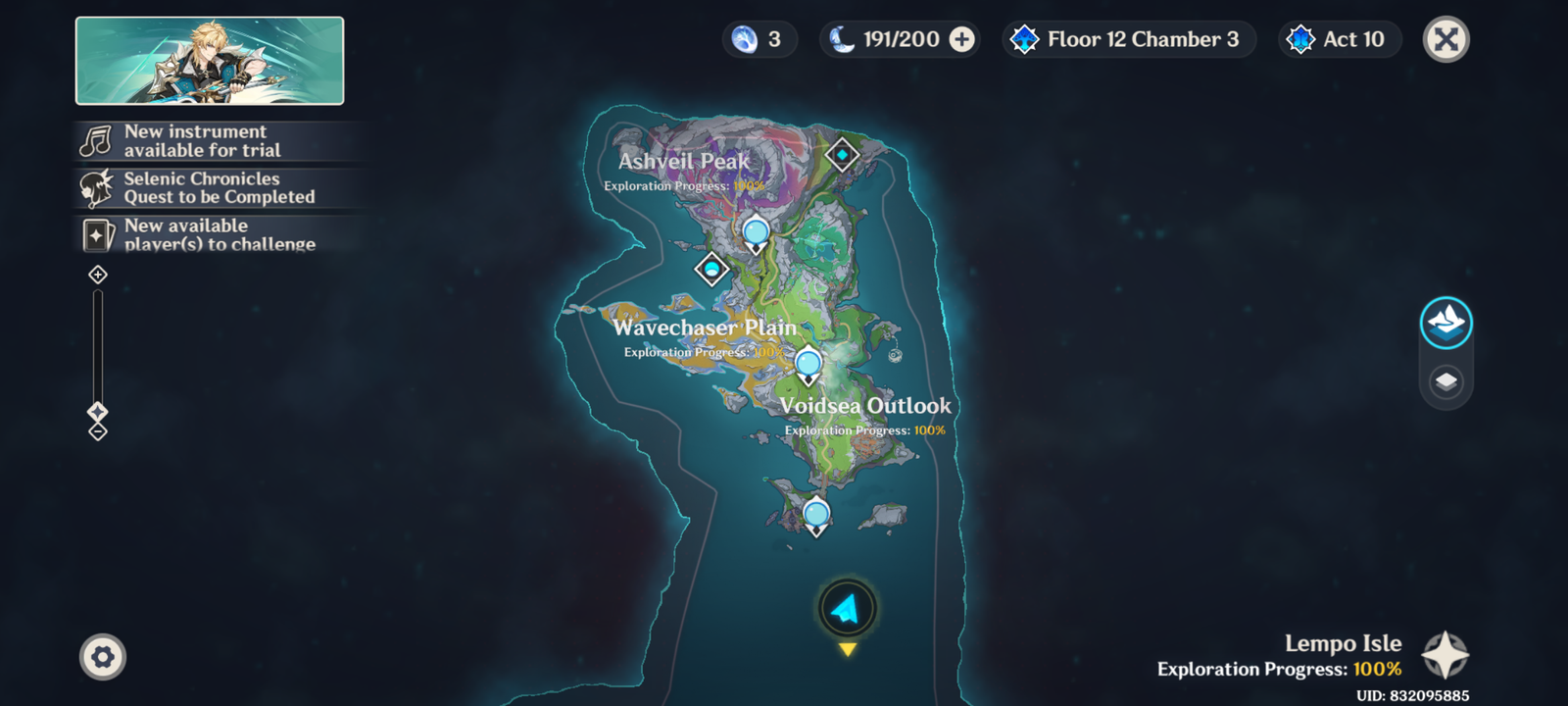Click the domain marker at the top of Ashveil Peak
This screenshot has height=706, width=1568.
tap(842, 155)
